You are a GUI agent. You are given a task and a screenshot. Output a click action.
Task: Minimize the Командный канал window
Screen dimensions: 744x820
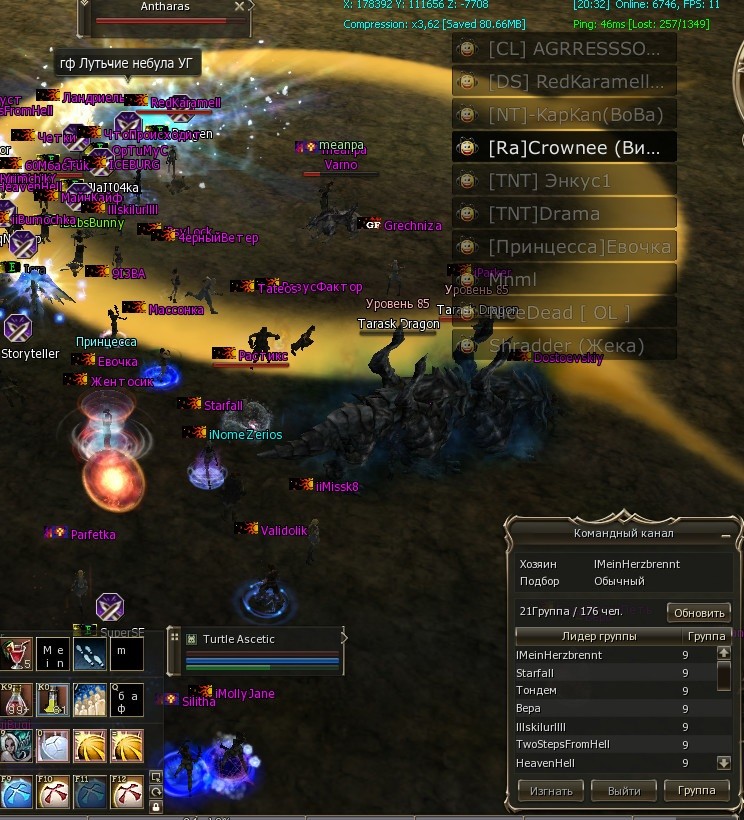[725, 535]
